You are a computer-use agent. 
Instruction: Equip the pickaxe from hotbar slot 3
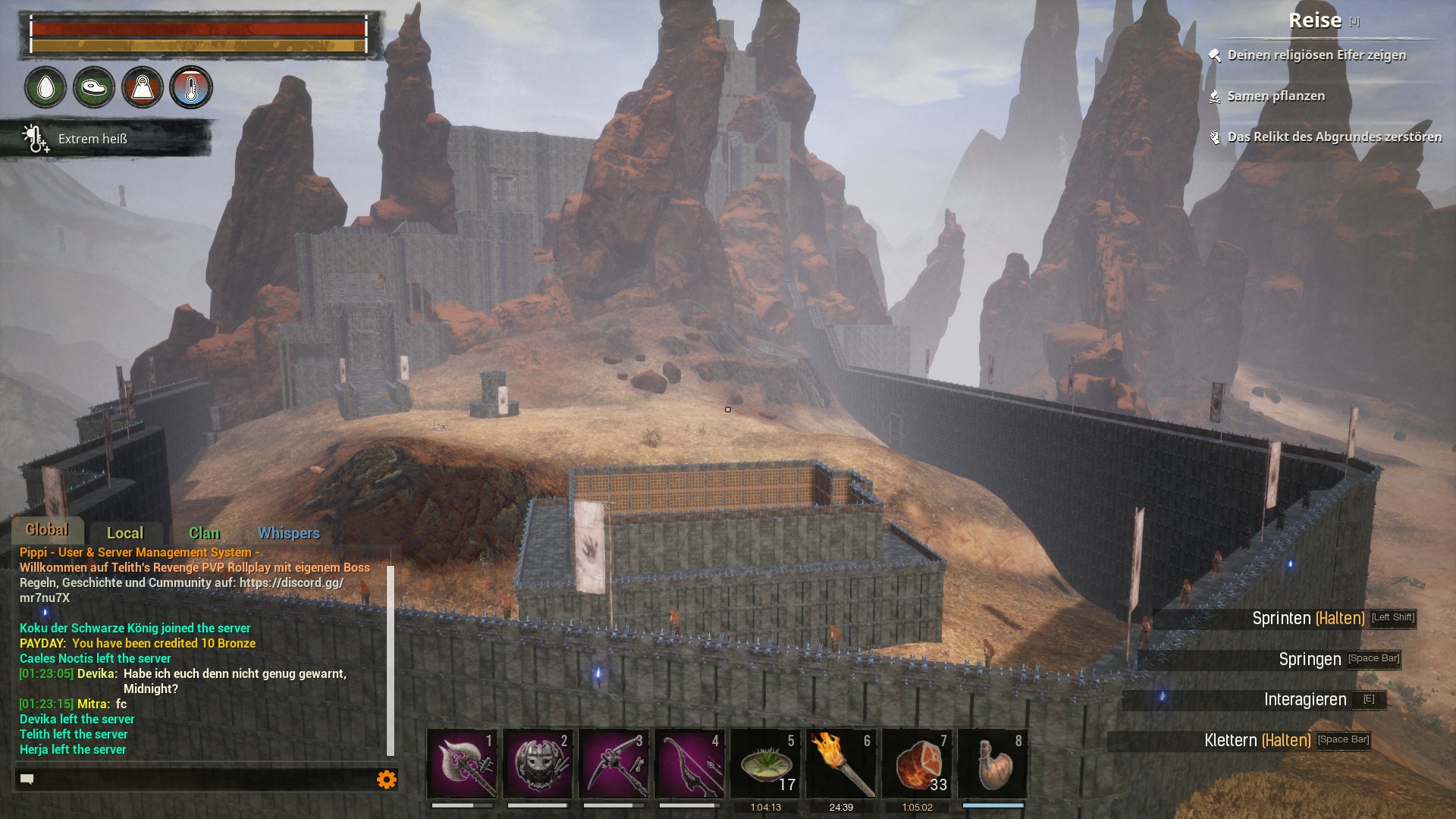pos(613,764)
